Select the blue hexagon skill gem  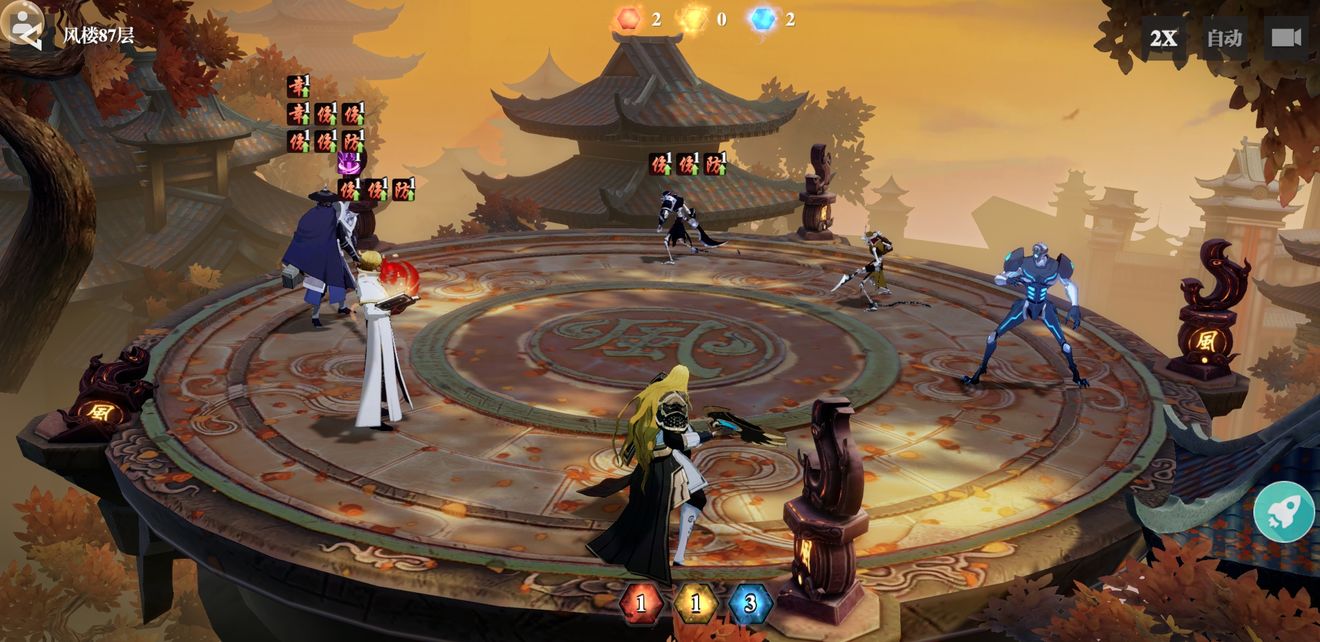(x=750, y=603)
